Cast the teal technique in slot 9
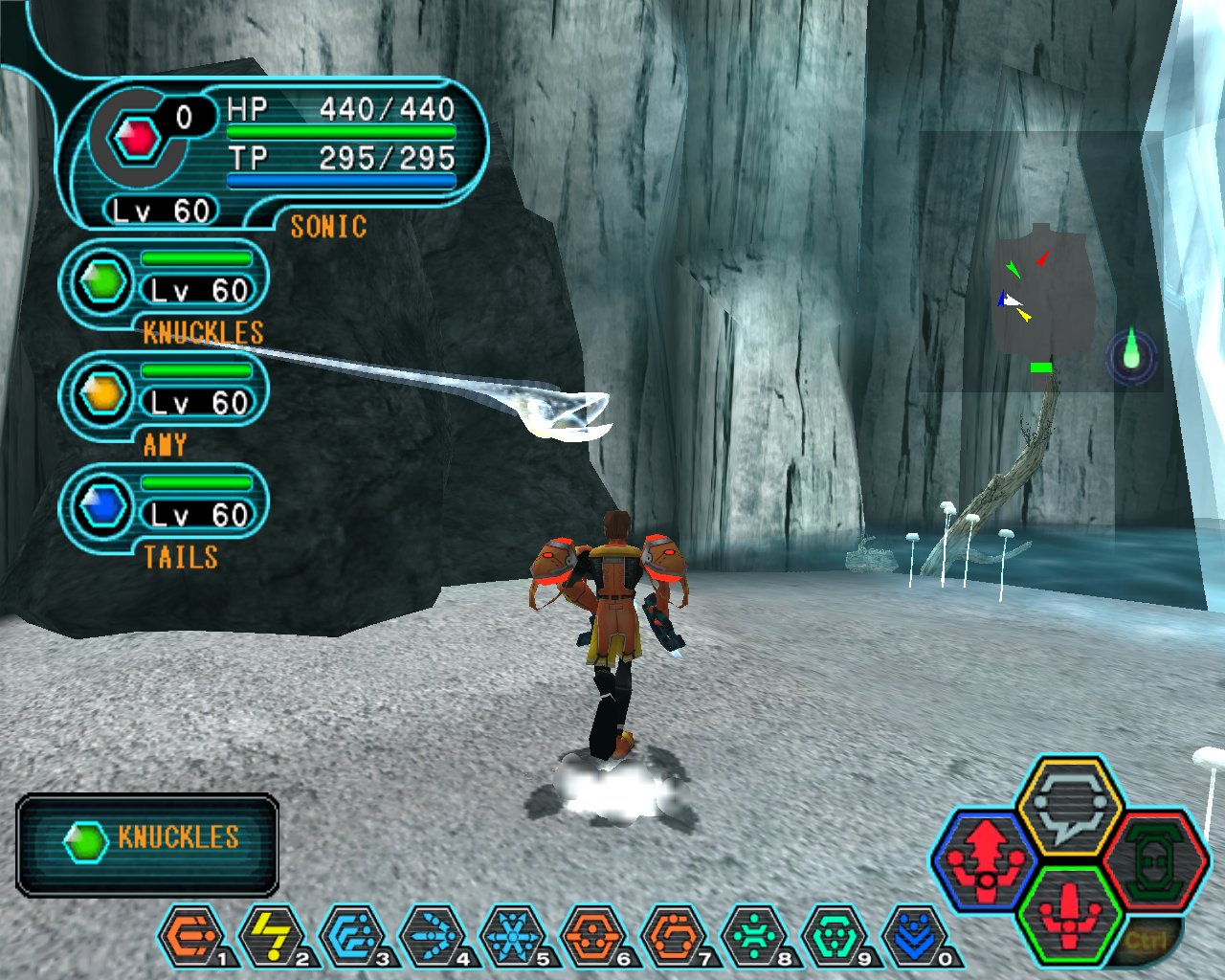This screenshot has width=1225, height=980. pyautogui.click(x=835, y=937)
